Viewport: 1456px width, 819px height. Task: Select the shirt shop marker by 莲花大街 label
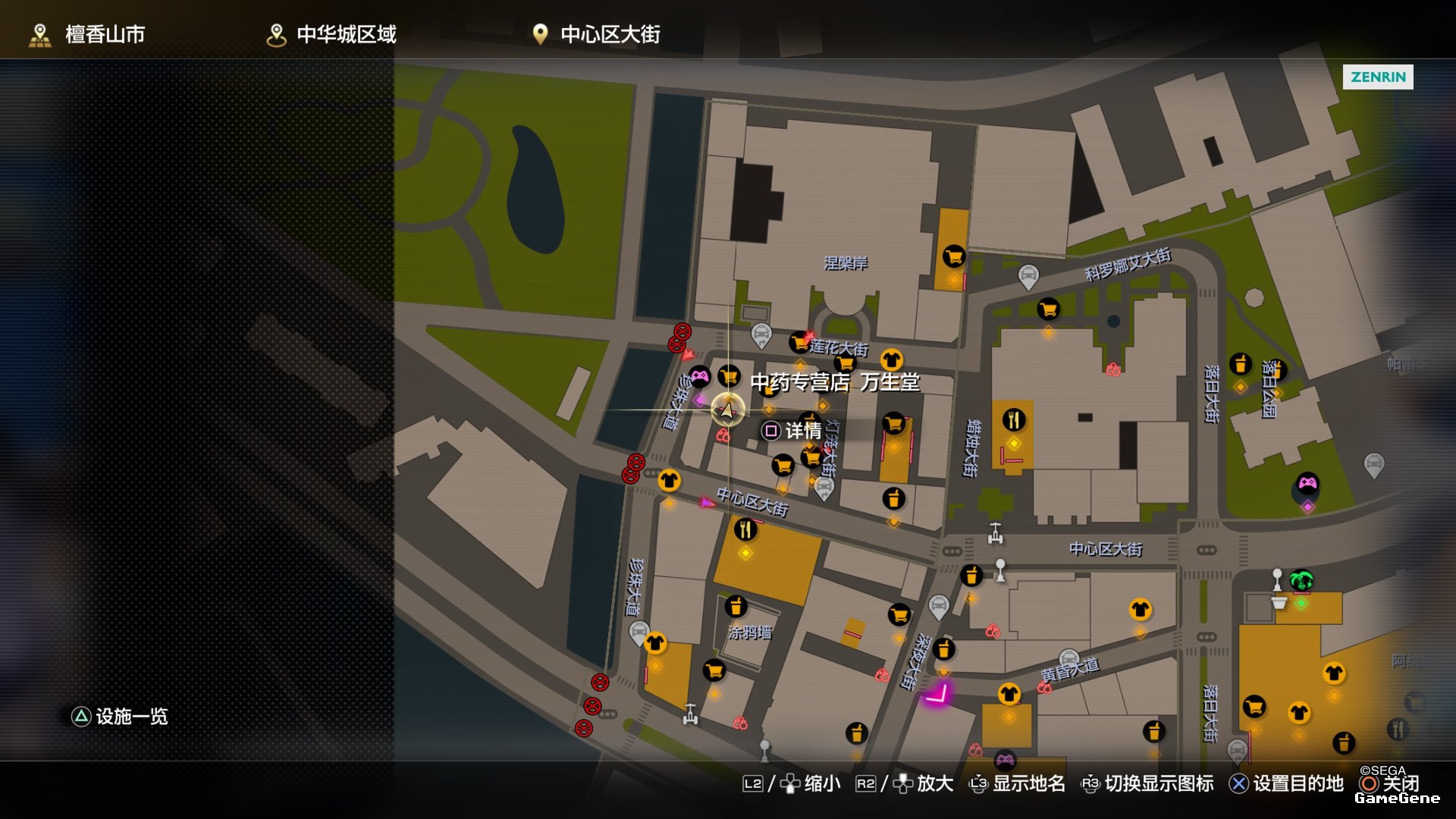click(891, 359)
